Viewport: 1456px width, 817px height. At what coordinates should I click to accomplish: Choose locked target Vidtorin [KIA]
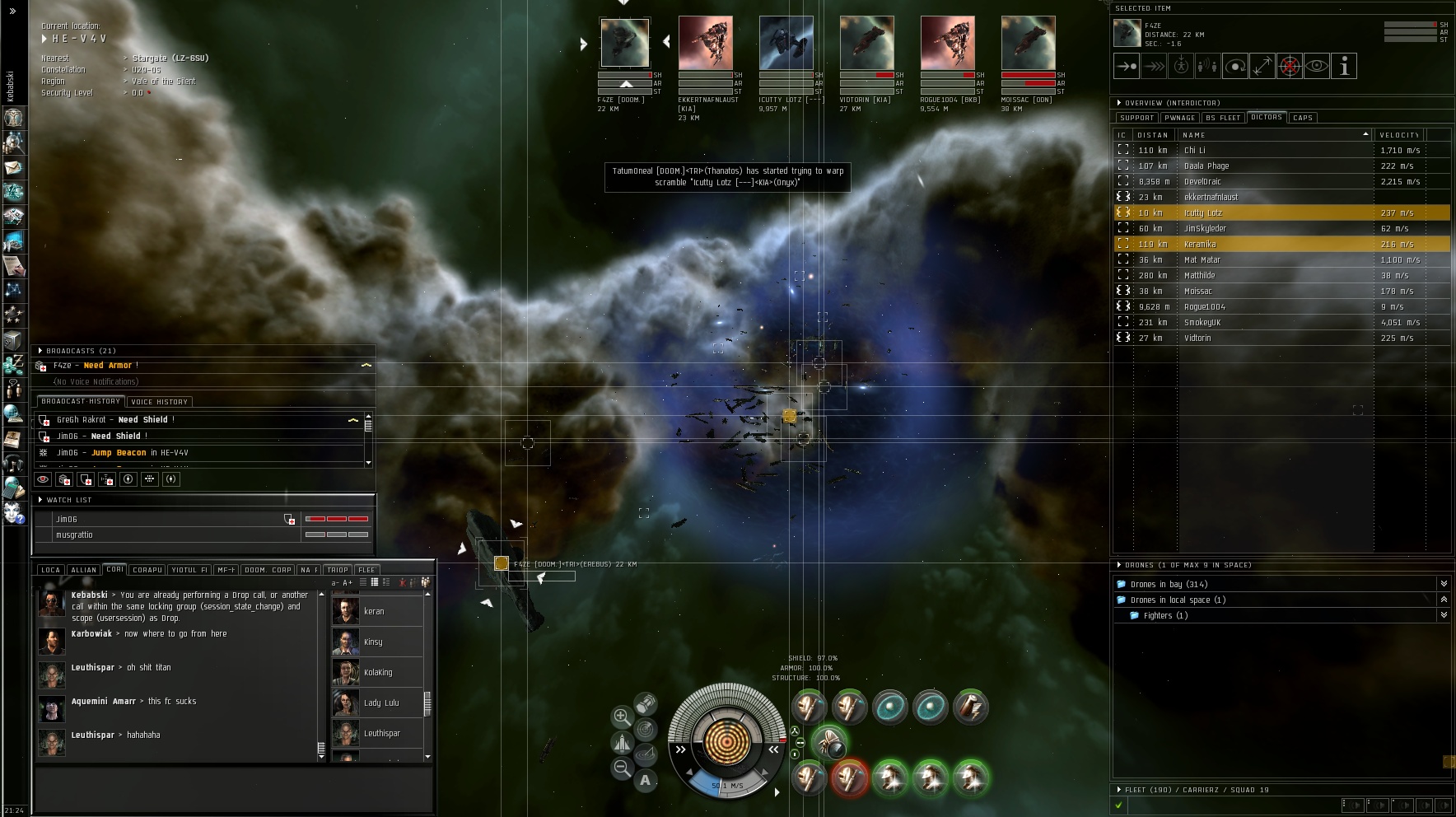click(866, 43)
